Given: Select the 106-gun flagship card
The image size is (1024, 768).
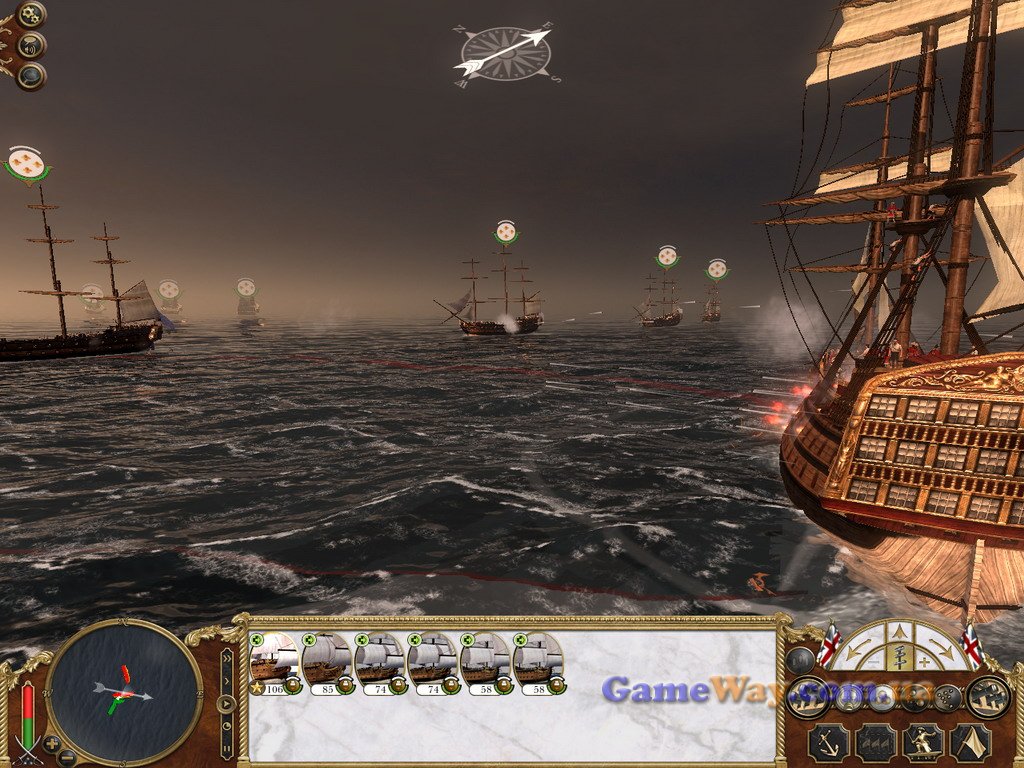Looking at the screenshot, I should (x=274, y=662).
